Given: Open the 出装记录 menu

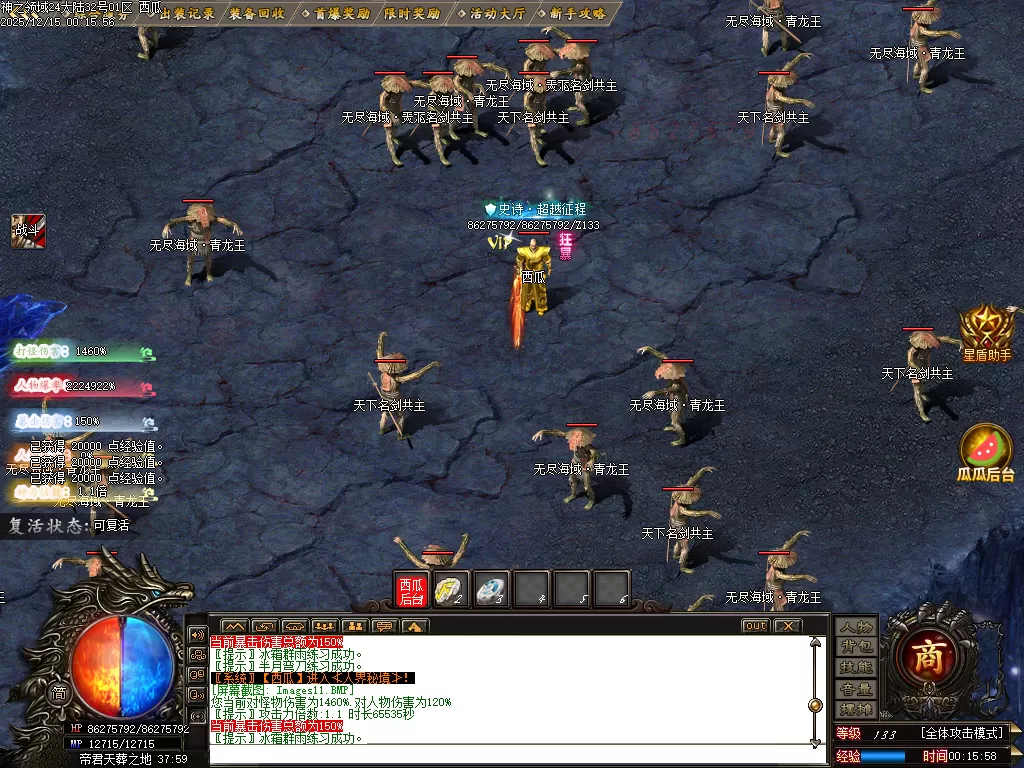Looking at the screenshot, I should 187,14.
